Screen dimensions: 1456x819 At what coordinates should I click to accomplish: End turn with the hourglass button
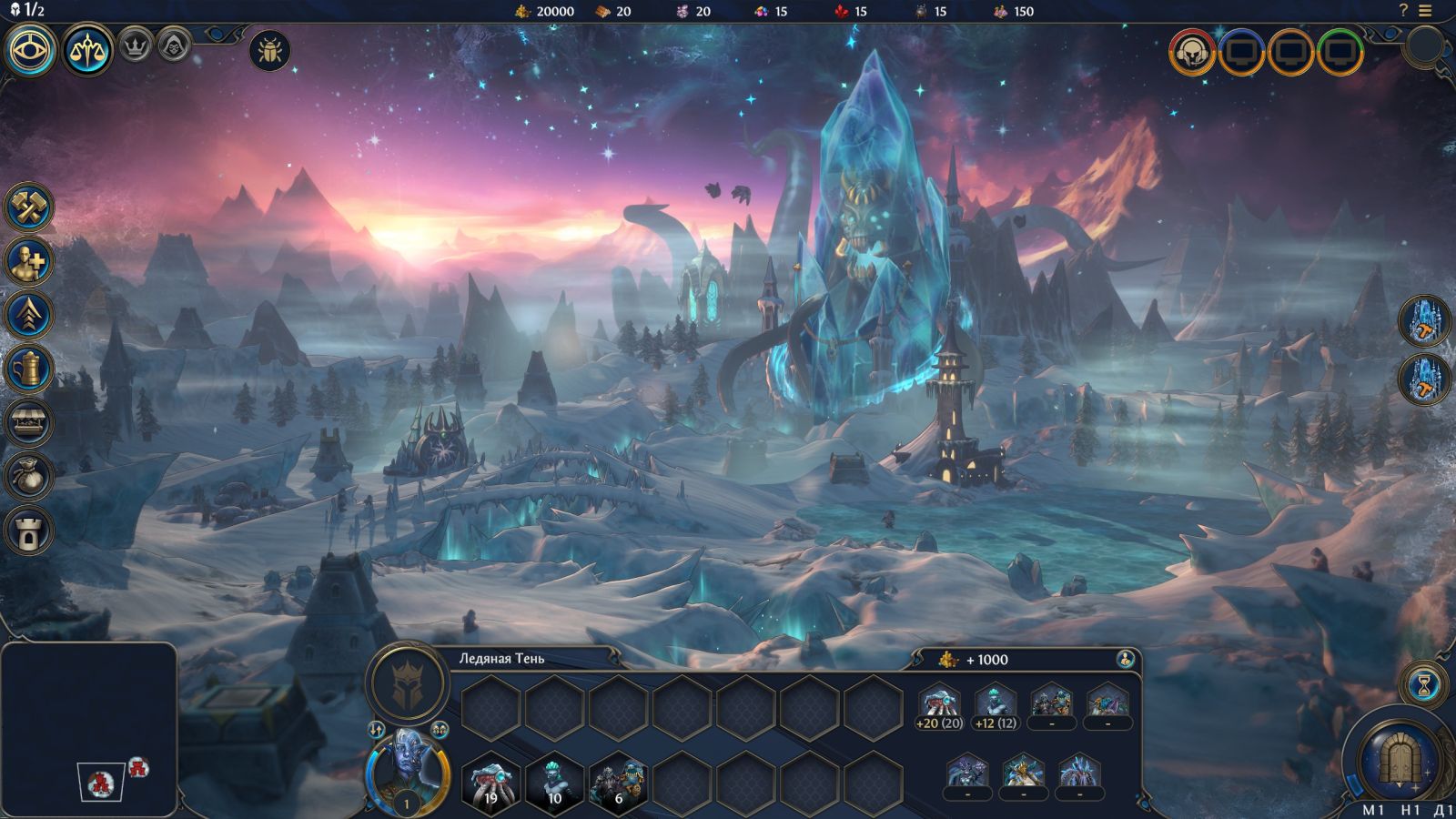click(1424, 684)
